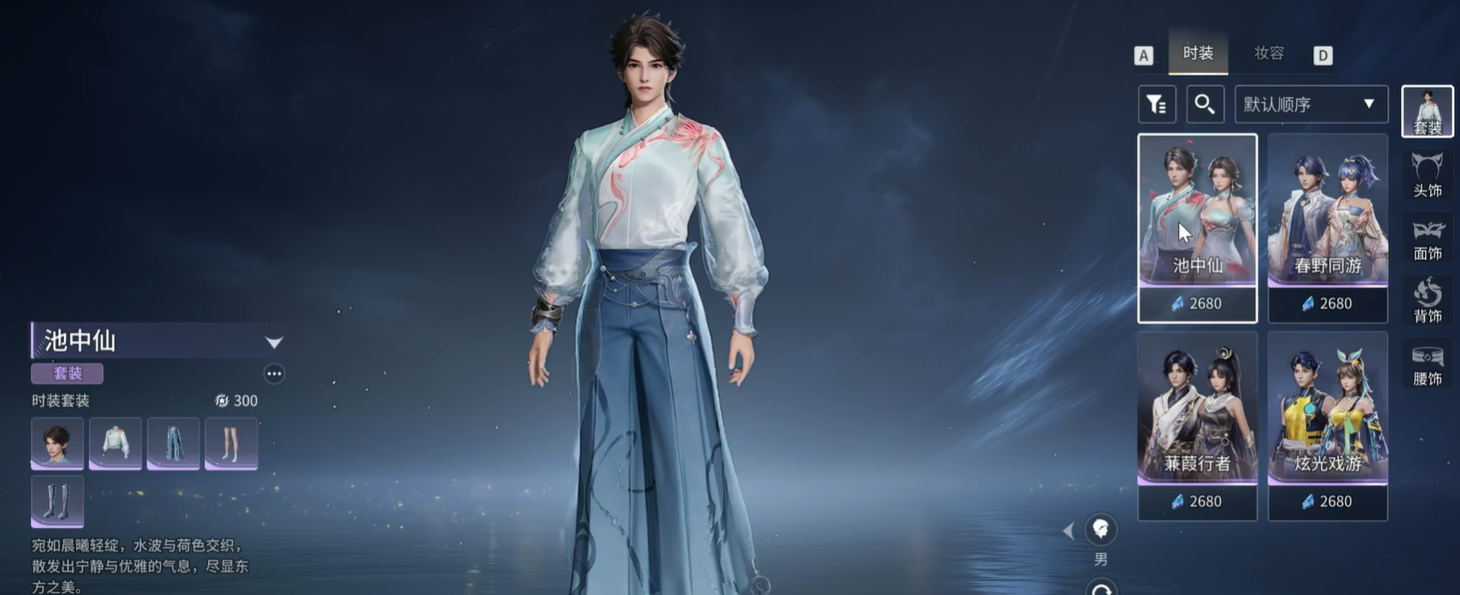Expand the 池中仙 name dropdown arrow
Viewport: 1460px width, 595px height.
tap(274, 342)
